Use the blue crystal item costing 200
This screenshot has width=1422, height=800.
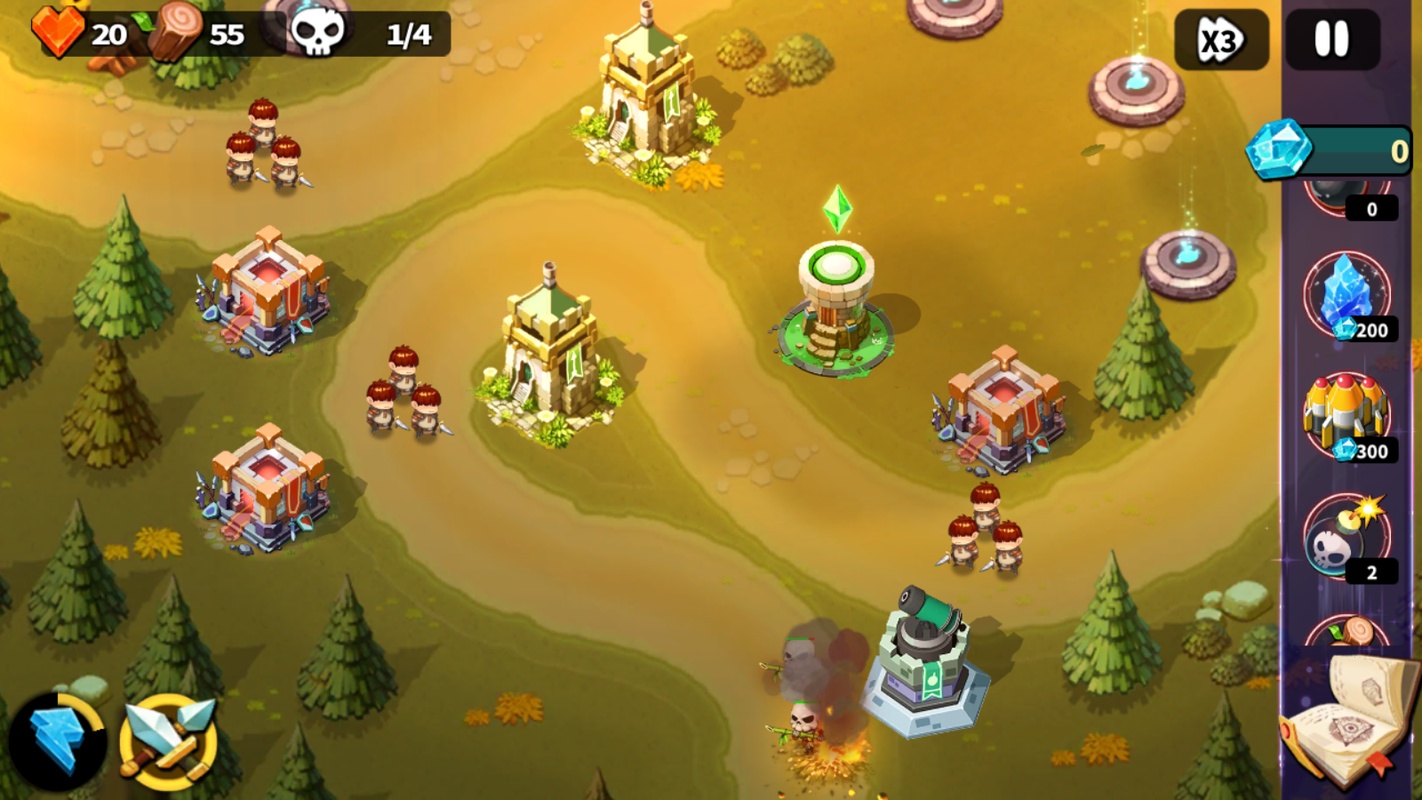point(1347,295)
